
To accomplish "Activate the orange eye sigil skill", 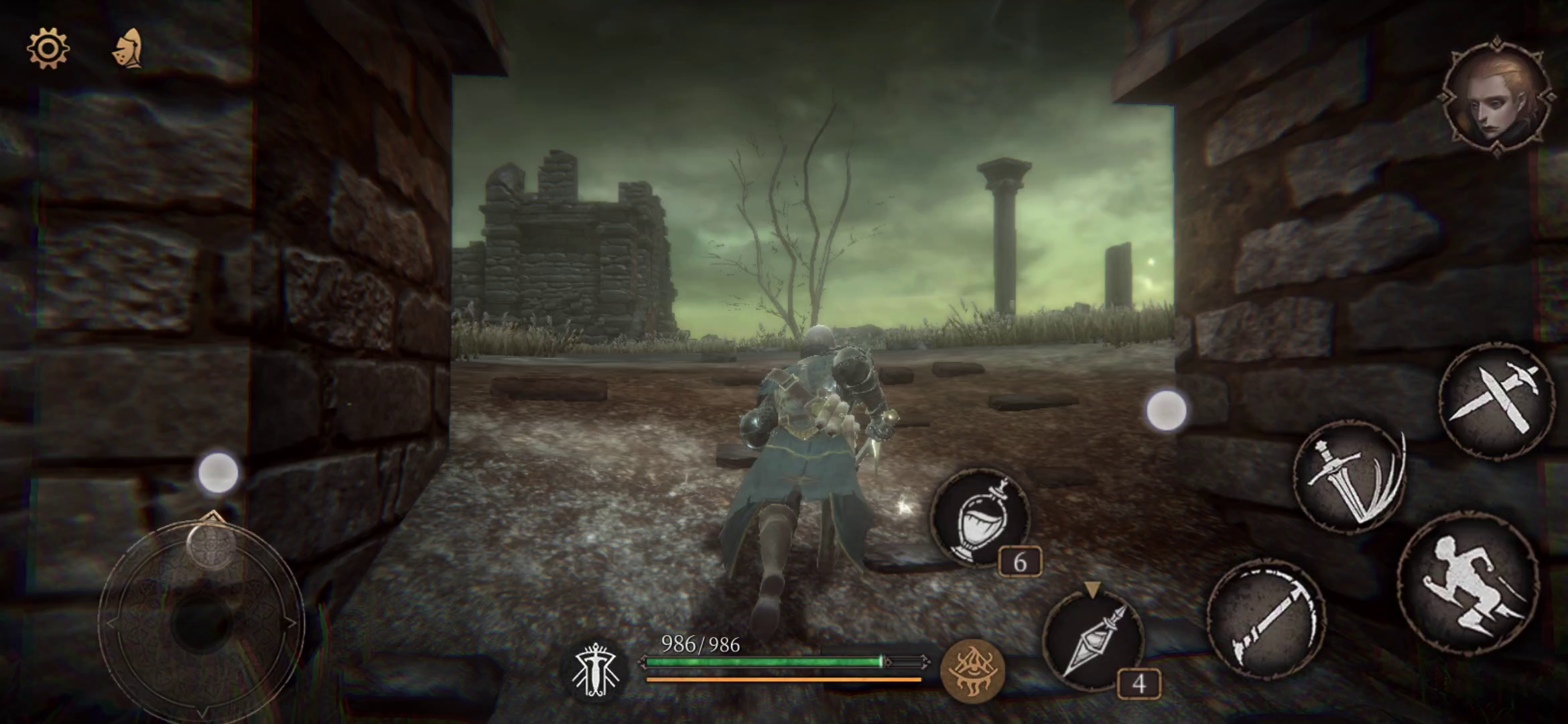I will [972, 671].
